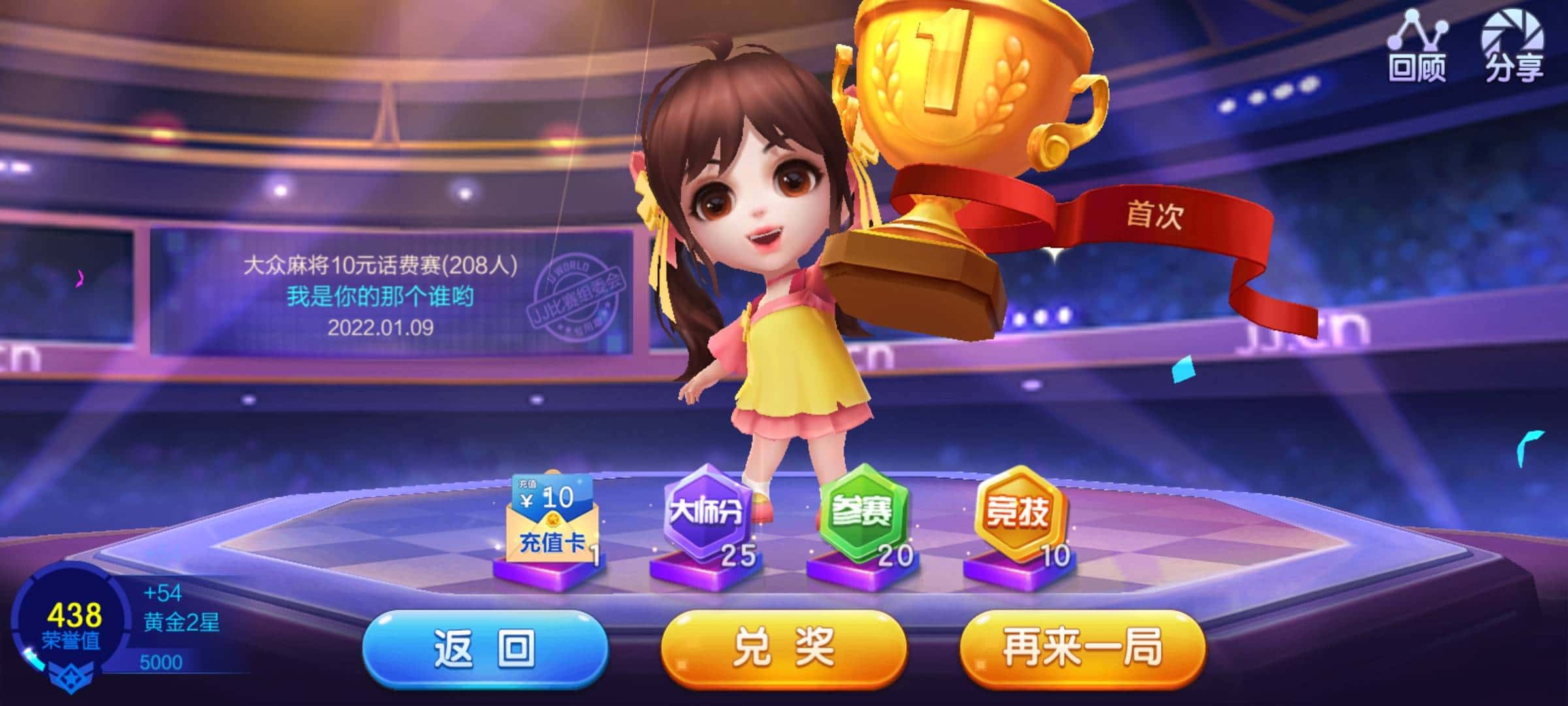Open the 荣誉值 honor rank badge
The height and width of the screenshot is (706, 1568).
pyautogui.click(x=73, y=624)
